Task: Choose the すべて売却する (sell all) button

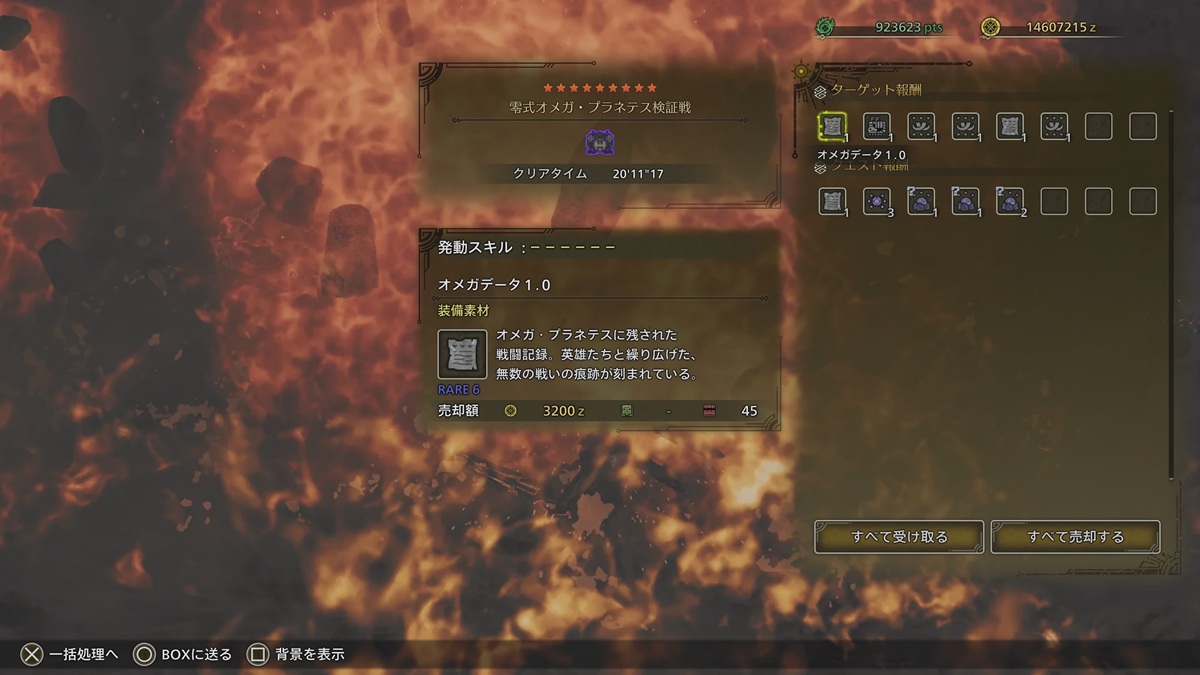Action: tap(1075, 537)
